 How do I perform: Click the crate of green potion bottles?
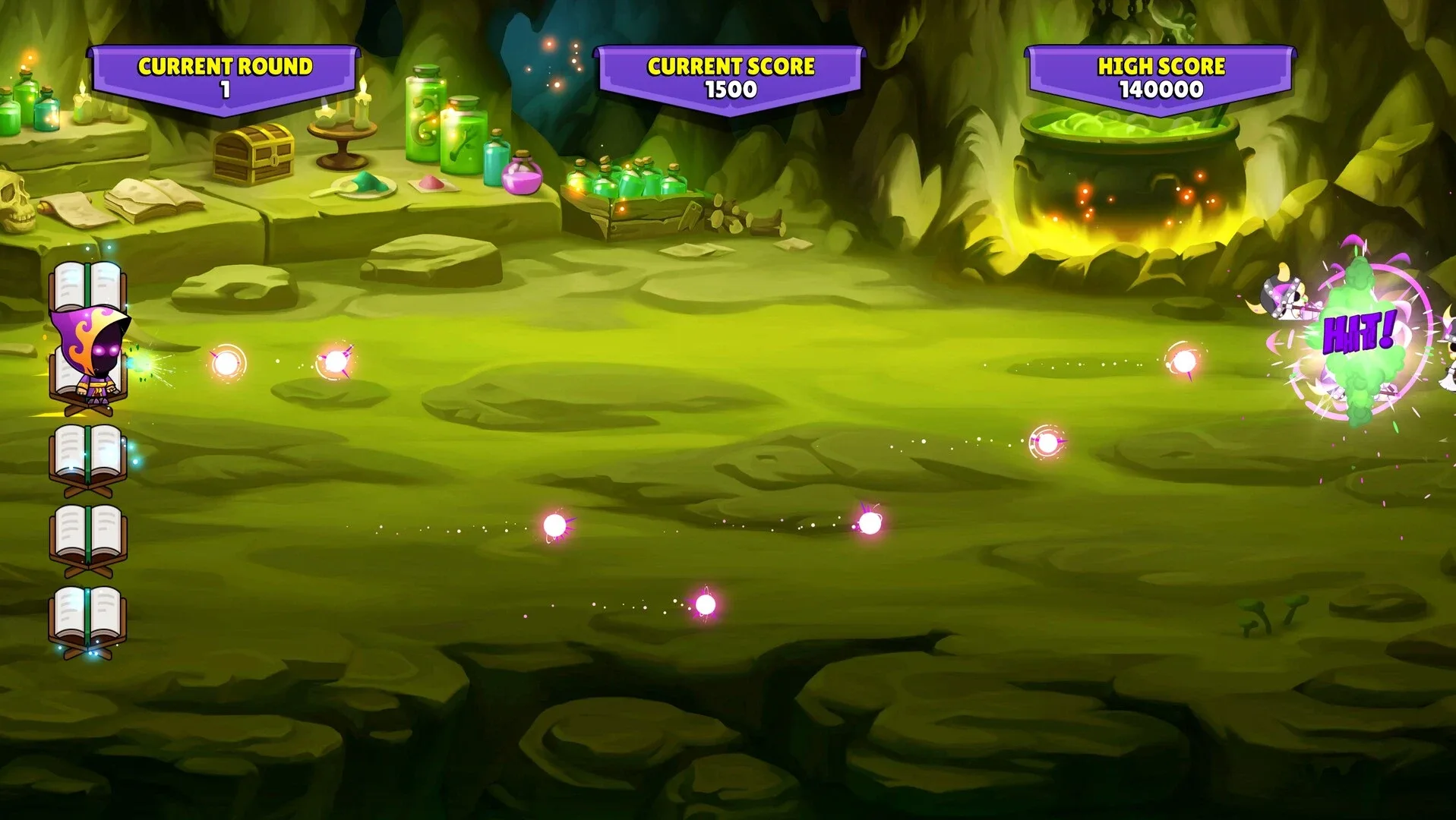click(x=623, y=190)
